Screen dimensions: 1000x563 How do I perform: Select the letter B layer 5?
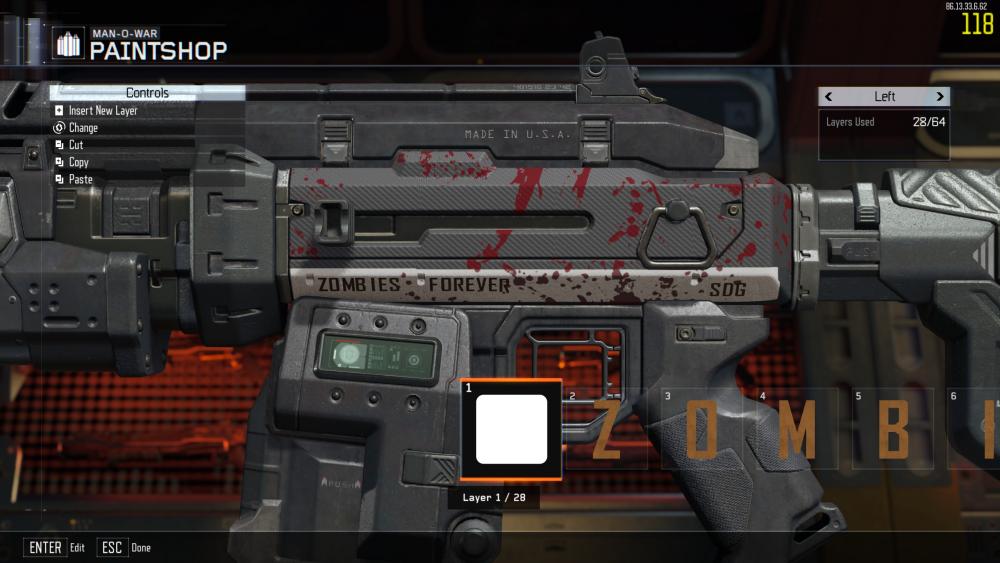point(894,430)
